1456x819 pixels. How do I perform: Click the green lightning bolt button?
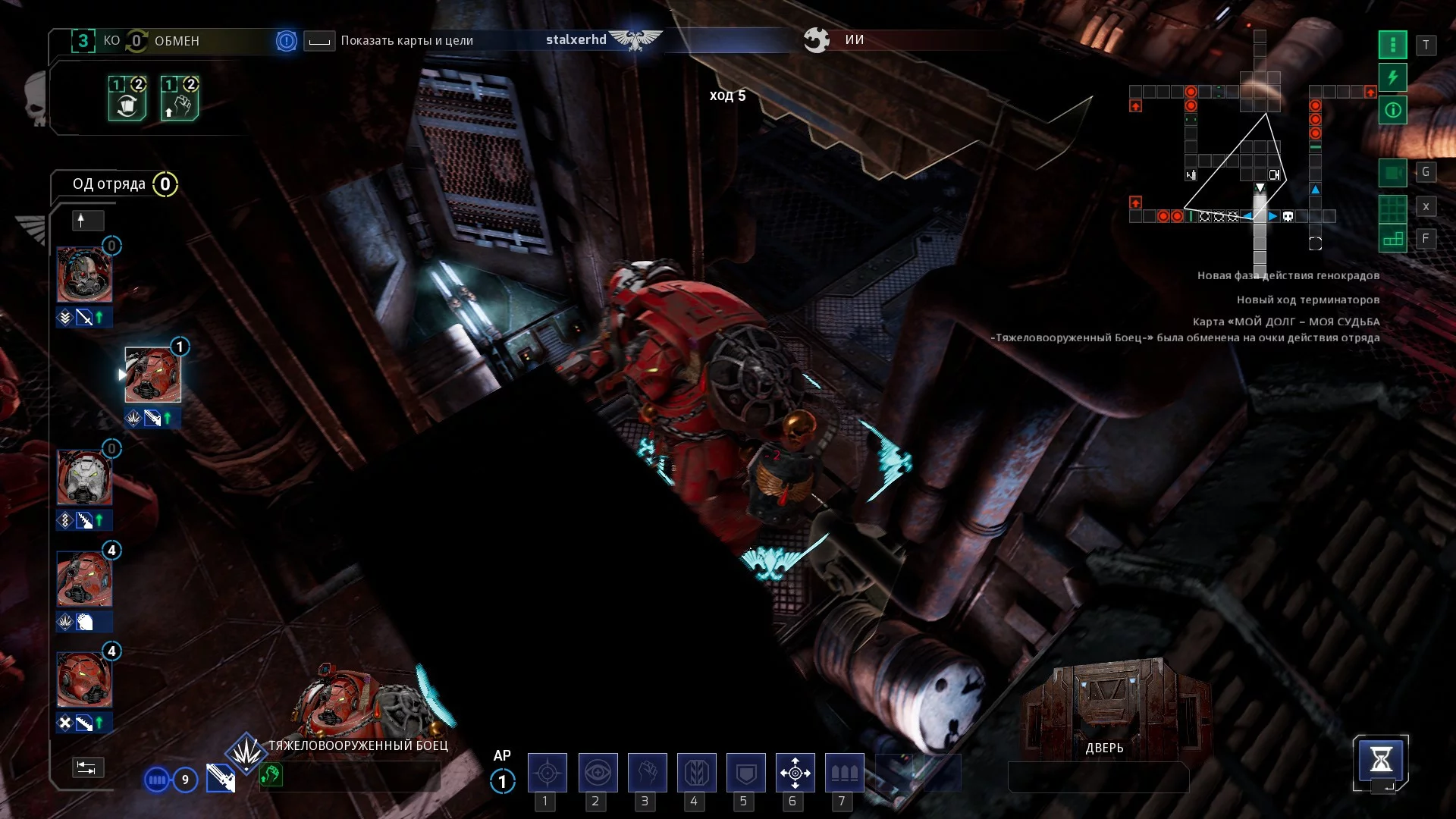pyautogui.click(x=1392, y=77)
